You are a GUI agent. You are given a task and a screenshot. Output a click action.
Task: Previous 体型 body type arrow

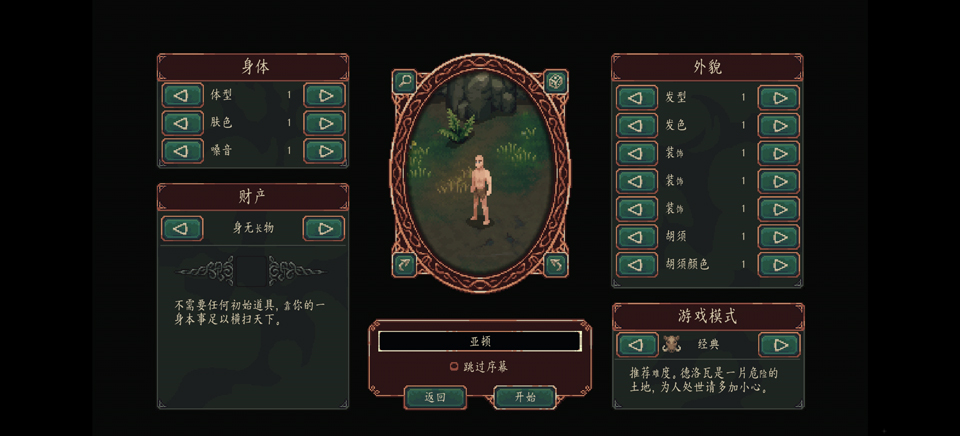point(182,96)
